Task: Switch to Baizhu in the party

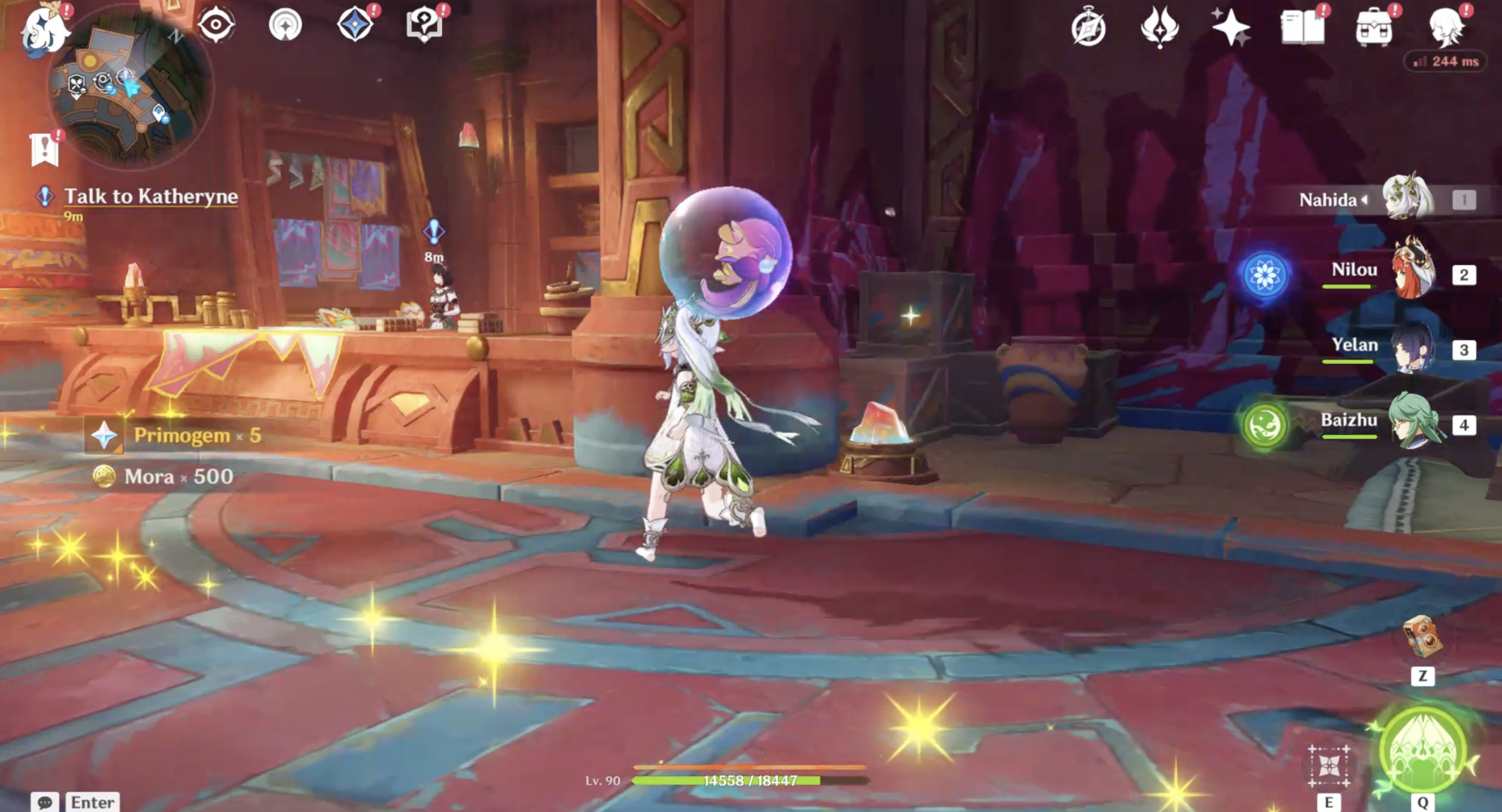Action: click(x=1412, y=422)
